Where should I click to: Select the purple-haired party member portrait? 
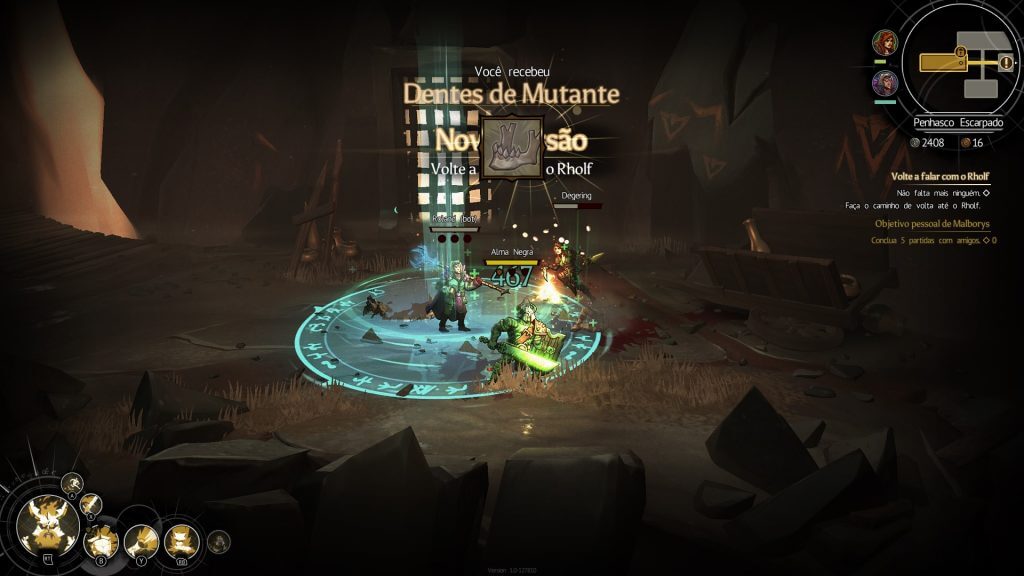pyautogui.click(x=885, y=82)
